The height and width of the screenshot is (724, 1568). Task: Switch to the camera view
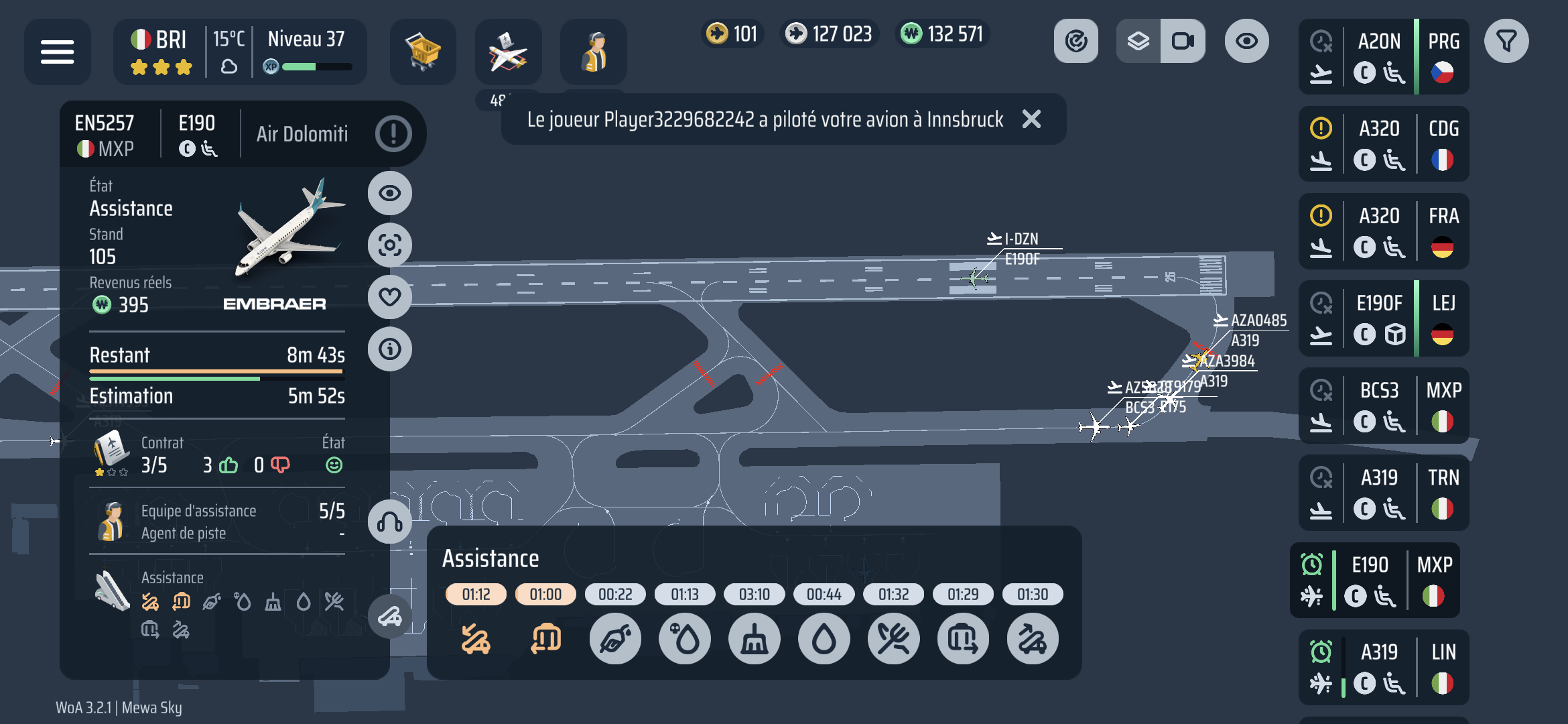(1183, 42)
